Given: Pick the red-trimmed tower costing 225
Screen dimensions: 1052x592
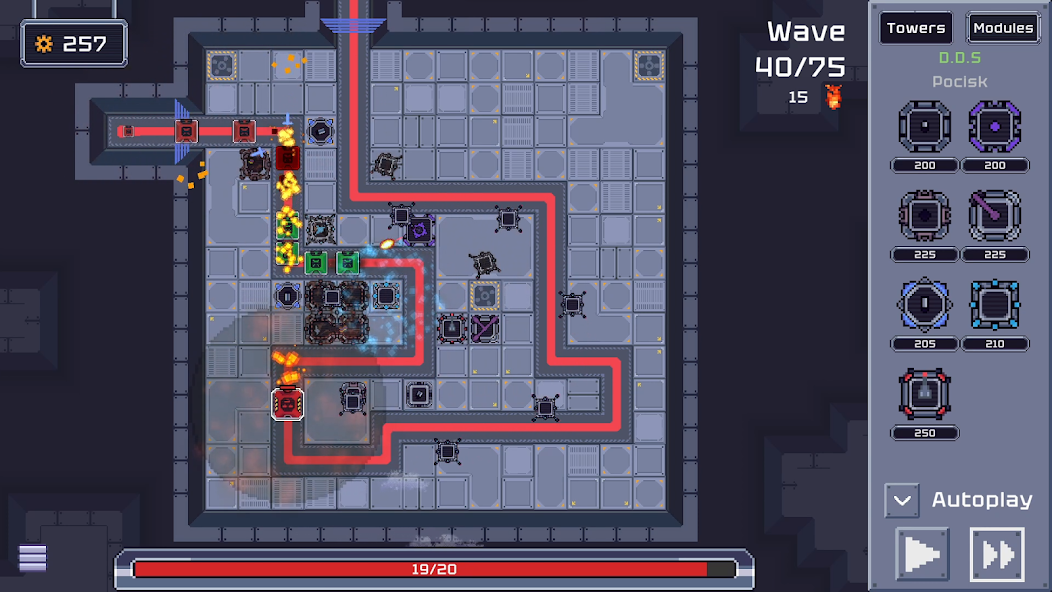Looking at the screenshot, I should coord(924,216).
